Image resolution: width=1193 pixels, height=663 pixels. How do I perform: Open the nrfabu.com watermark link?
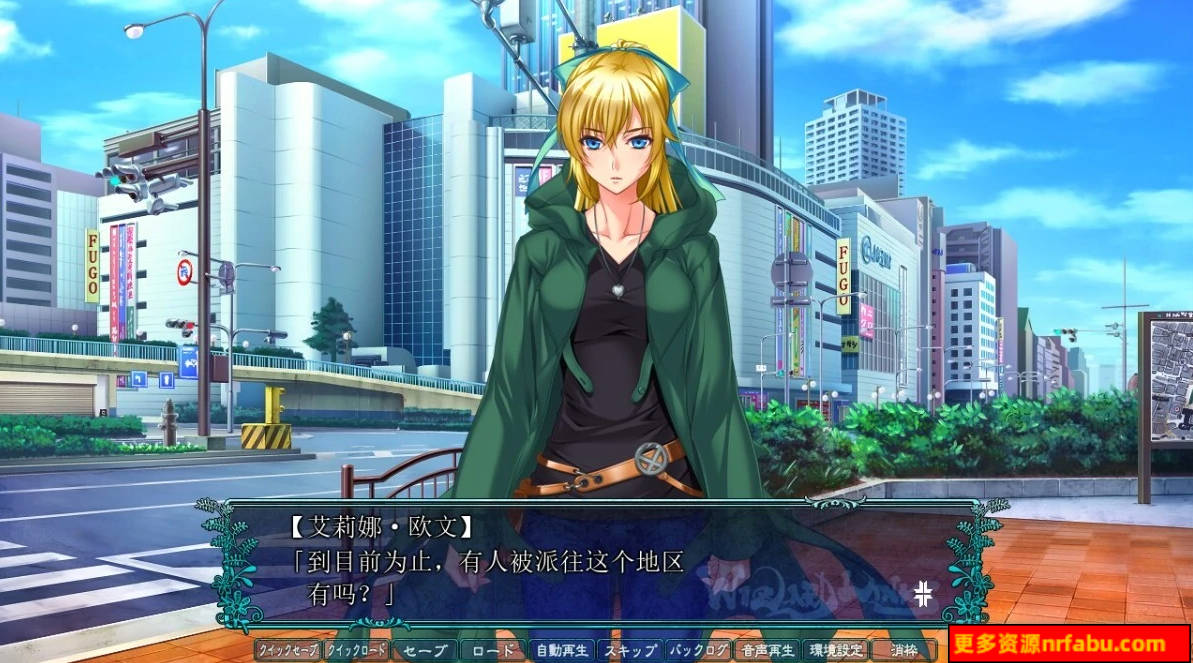1069,644
